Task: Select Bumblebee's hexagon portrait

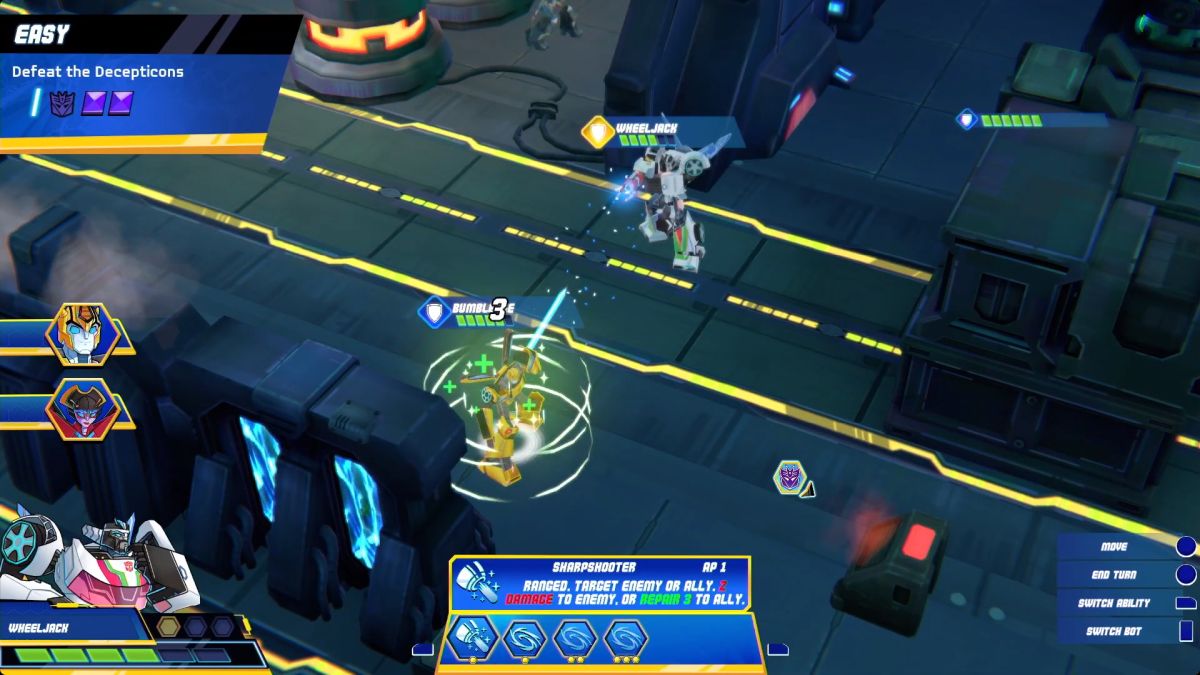Action: [82, 335]
